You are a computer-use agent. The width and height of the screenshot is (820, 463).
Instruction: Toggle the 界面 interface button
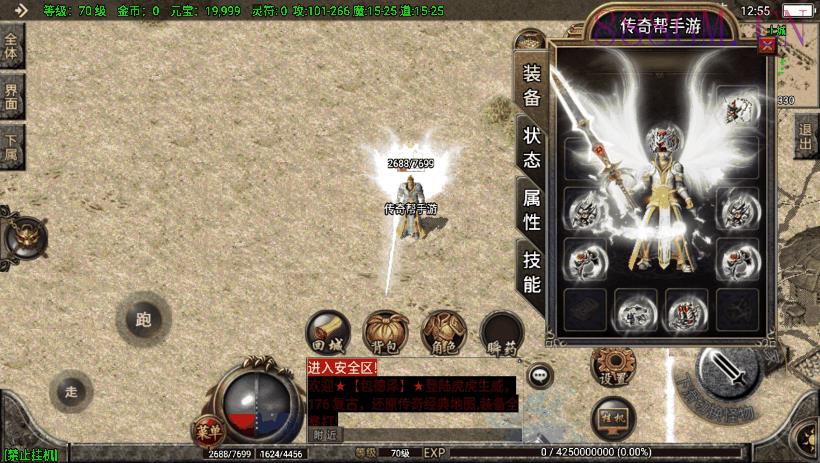tap(11, 96)
